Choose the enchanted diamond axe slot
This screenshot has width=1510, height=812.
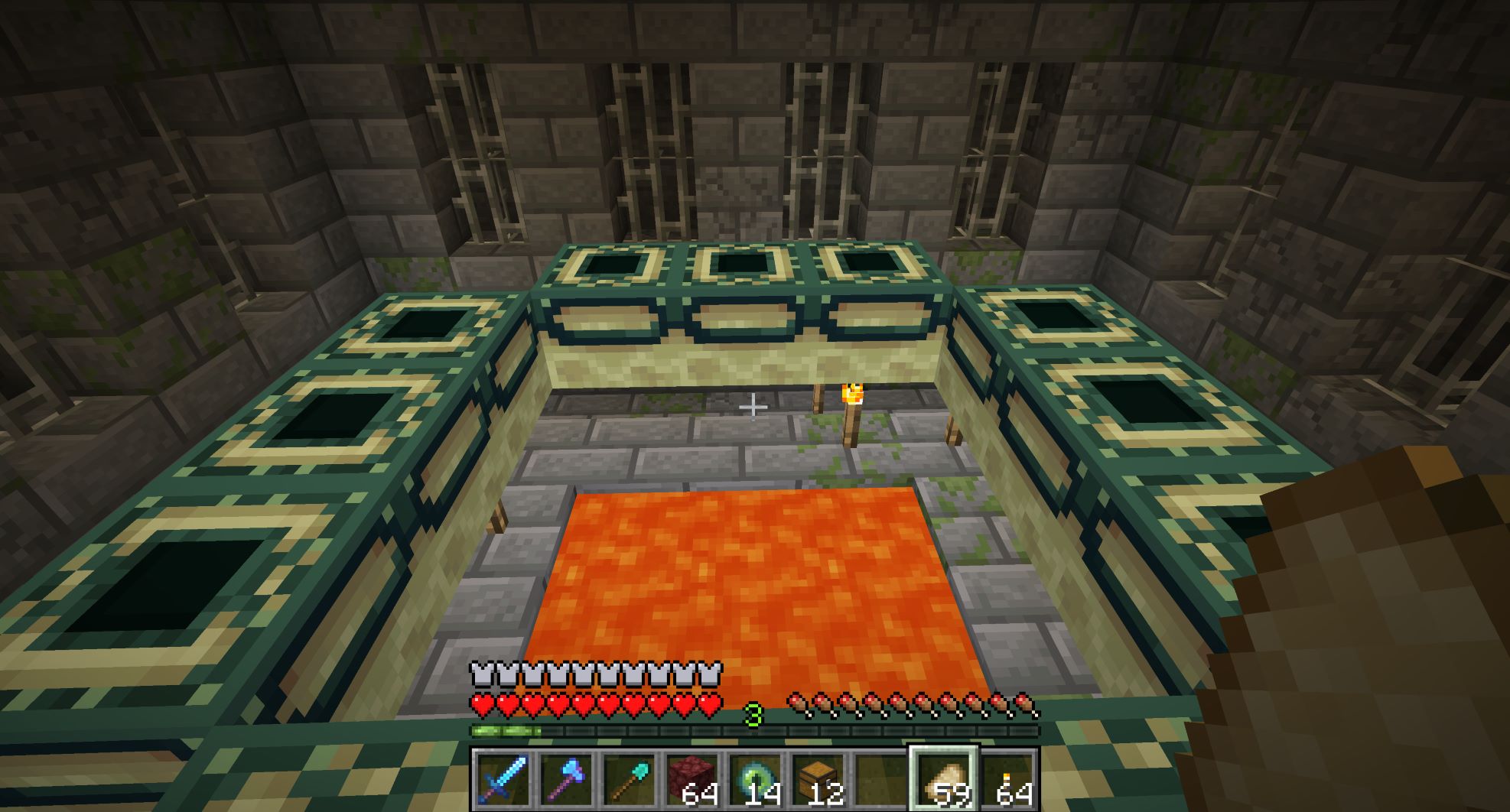coord(565,780)
